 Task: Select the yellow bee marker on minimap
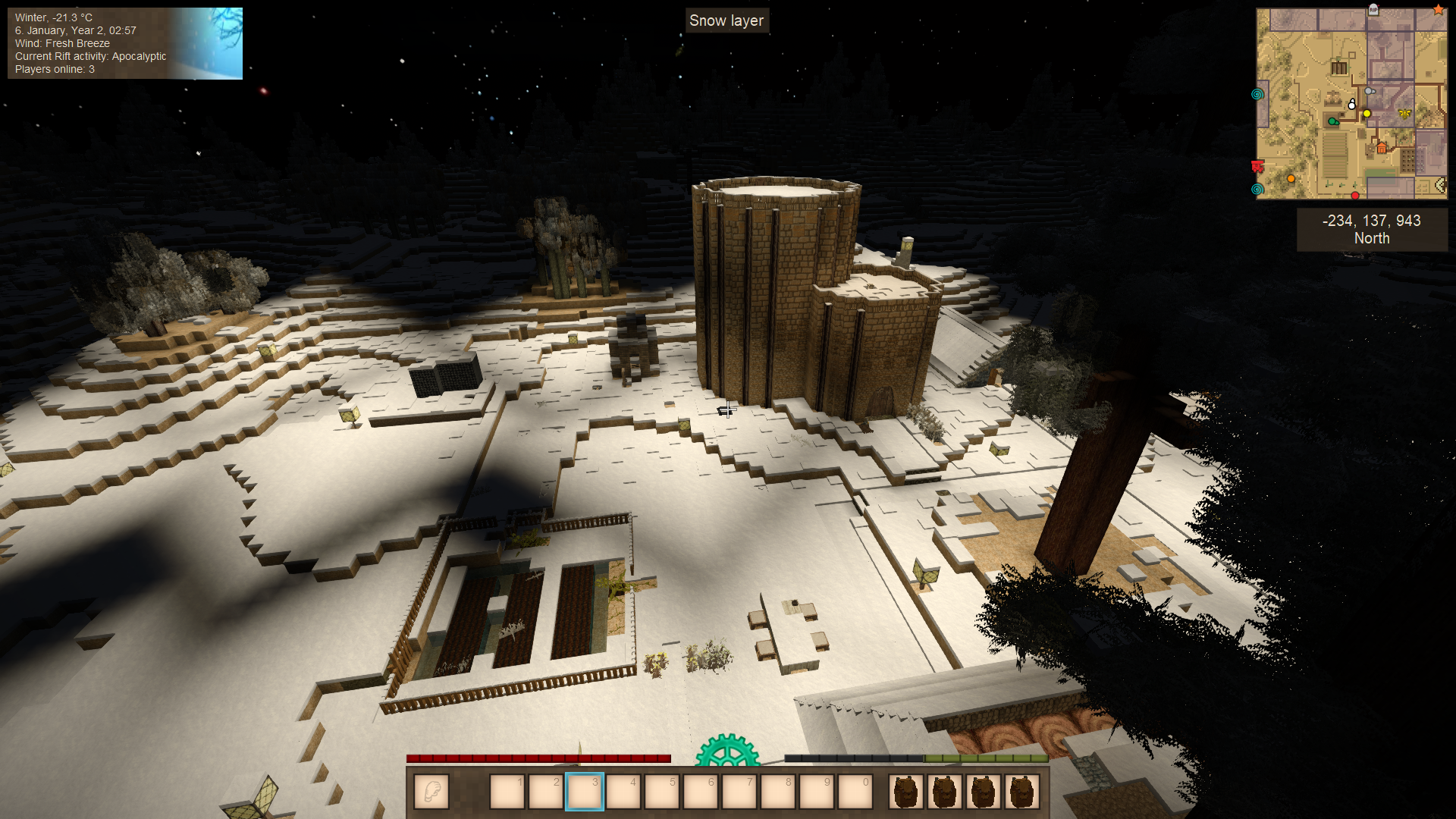tap(1404, 114)
